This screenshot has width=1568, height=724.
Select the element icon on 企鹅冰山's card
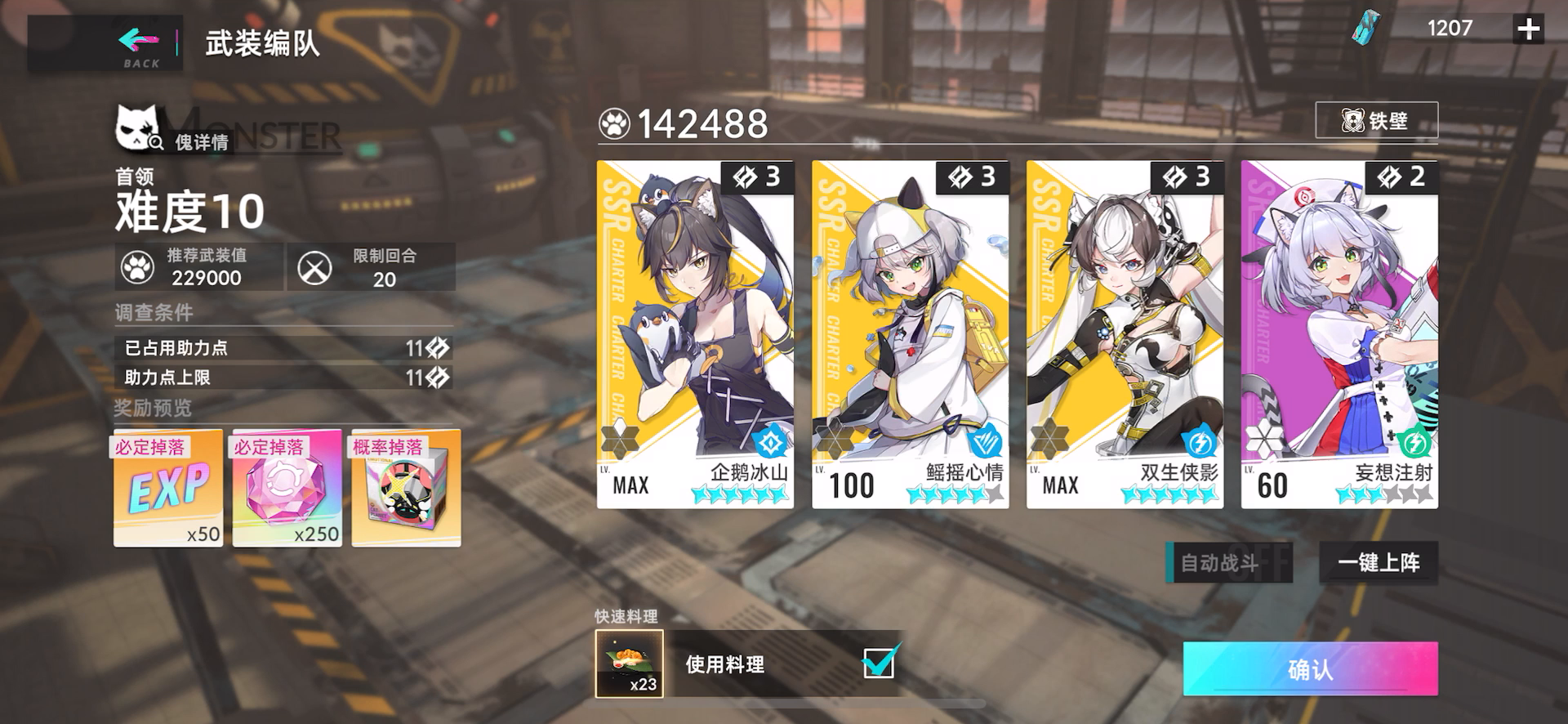768,439
